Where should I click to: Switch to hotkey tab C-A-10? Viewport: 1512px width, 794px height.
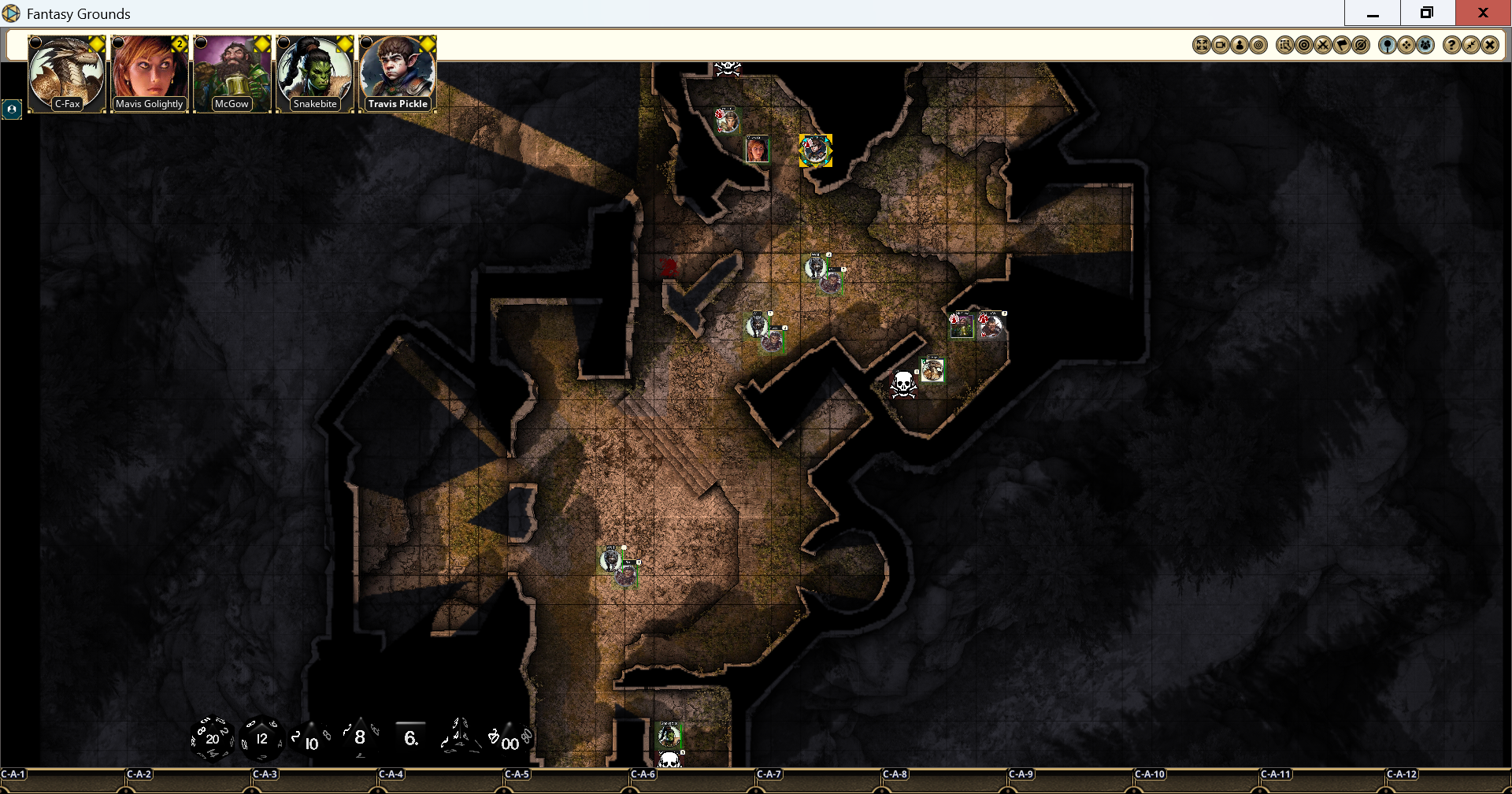point(1151,774)
